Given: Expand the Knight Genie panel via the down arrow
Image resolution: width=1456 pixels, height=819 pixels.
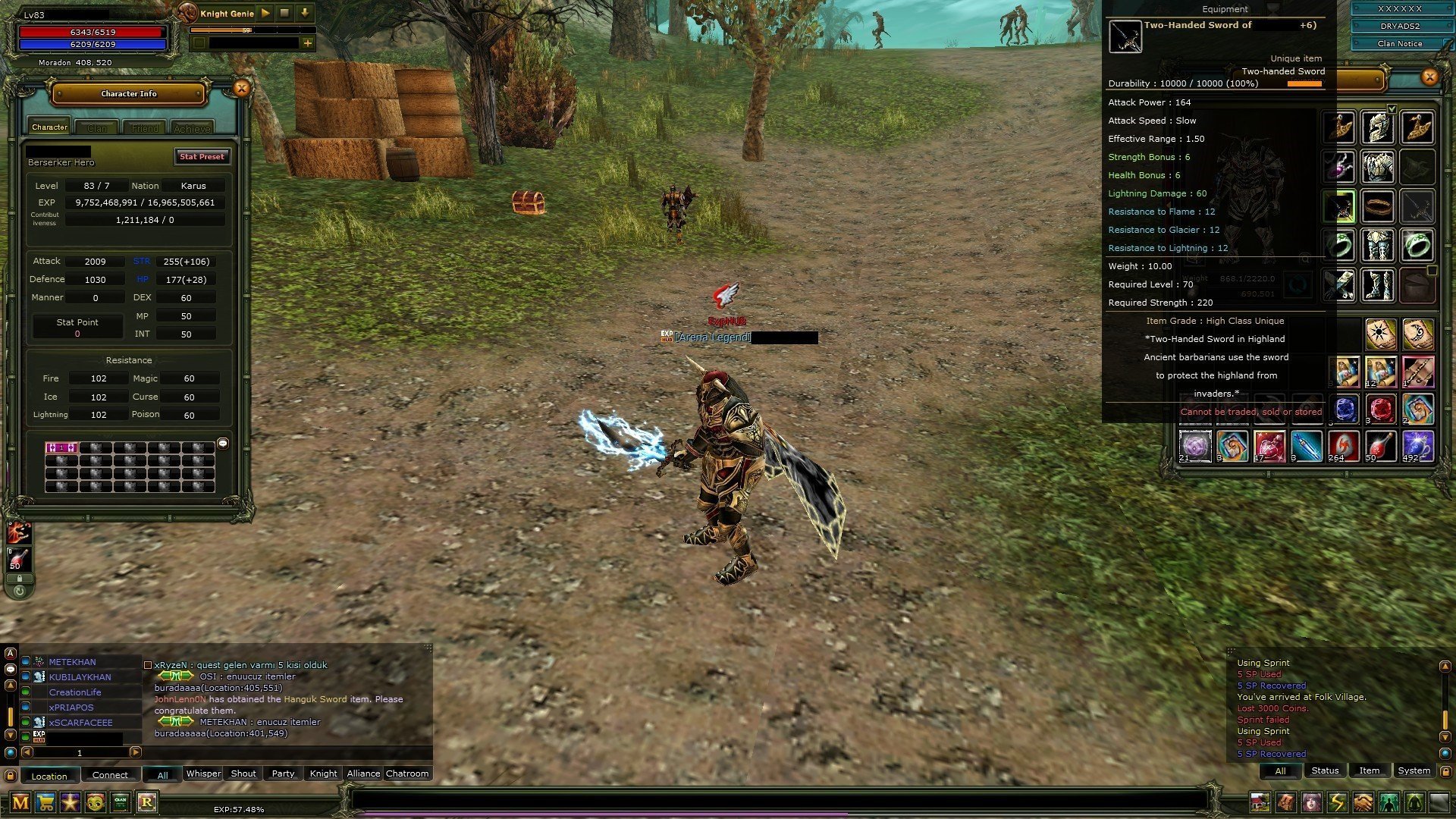Looking at the screenshot, I should point(305,13).
